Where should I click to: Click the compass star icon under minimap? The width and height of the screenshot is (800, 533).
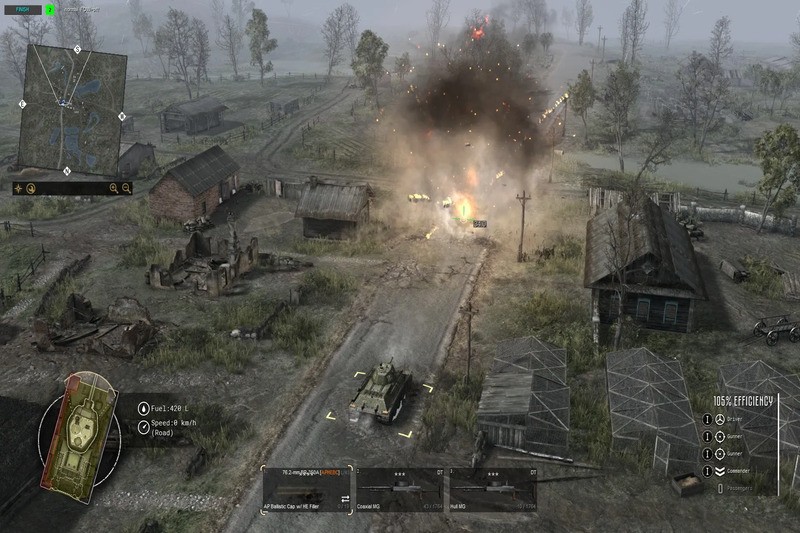point(19,188)
